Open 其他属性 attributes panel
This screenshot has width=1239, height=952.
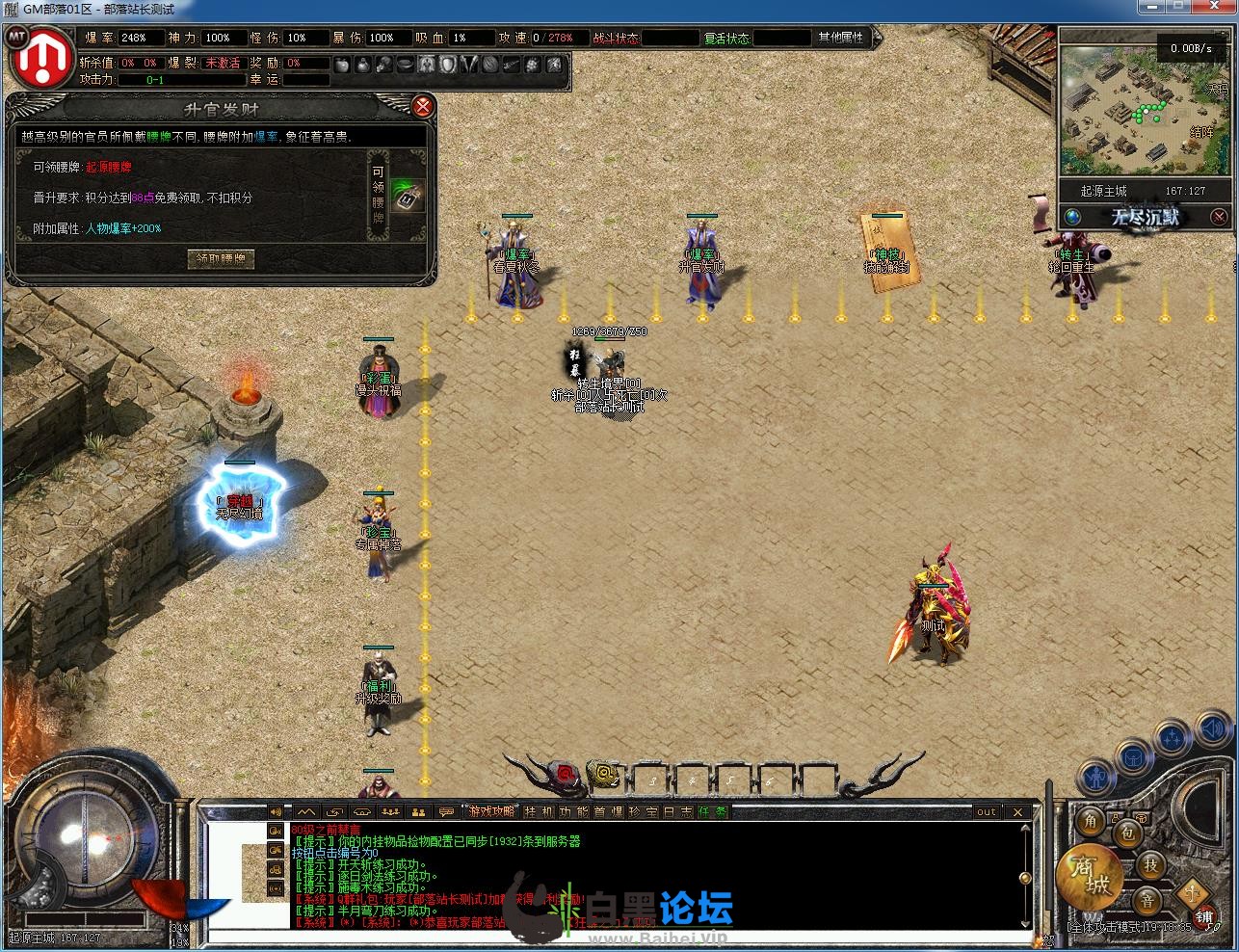click(x=841, y=38)
